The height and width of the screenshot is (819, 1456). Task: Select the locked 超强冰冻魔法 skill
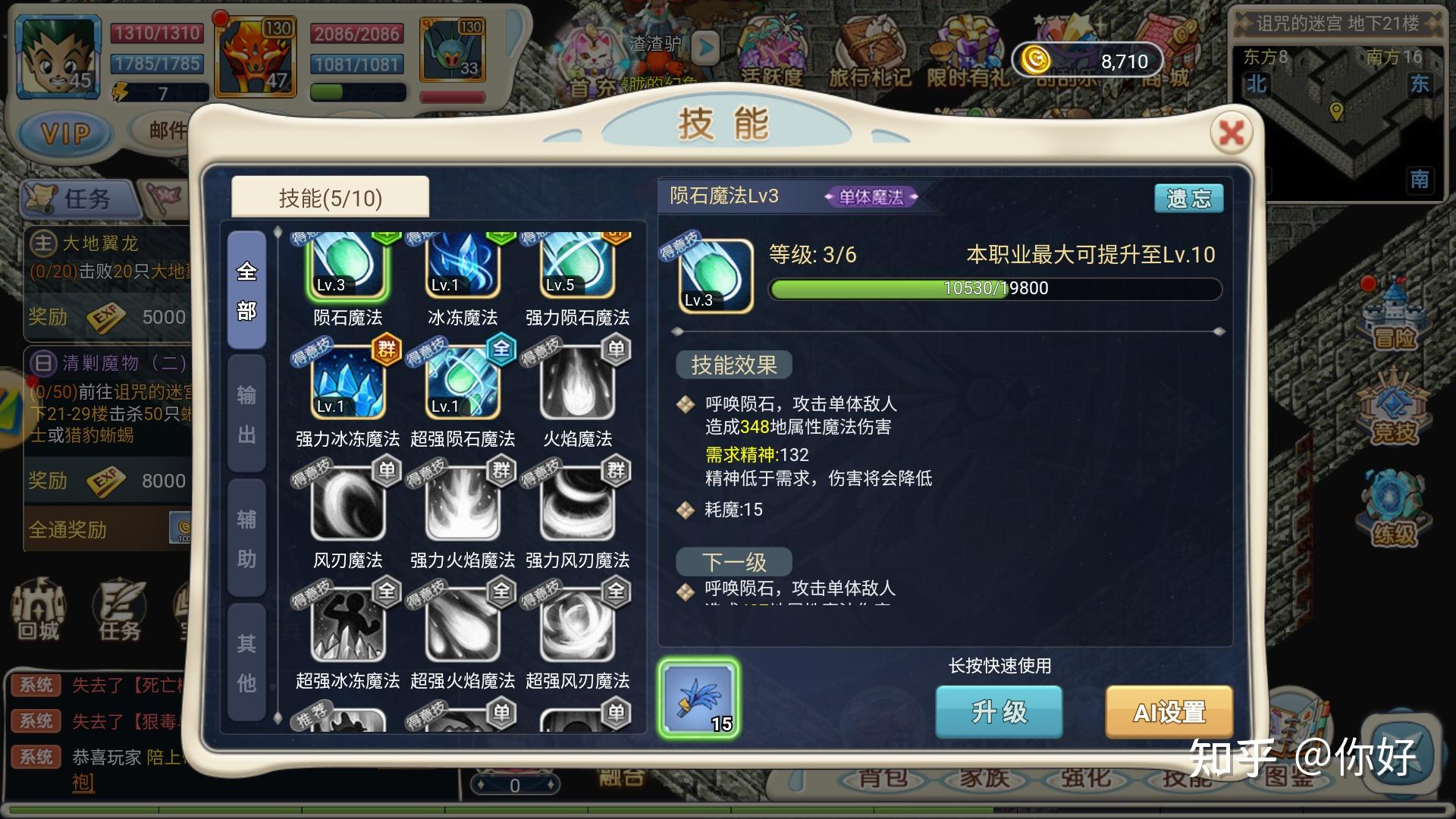348,626
